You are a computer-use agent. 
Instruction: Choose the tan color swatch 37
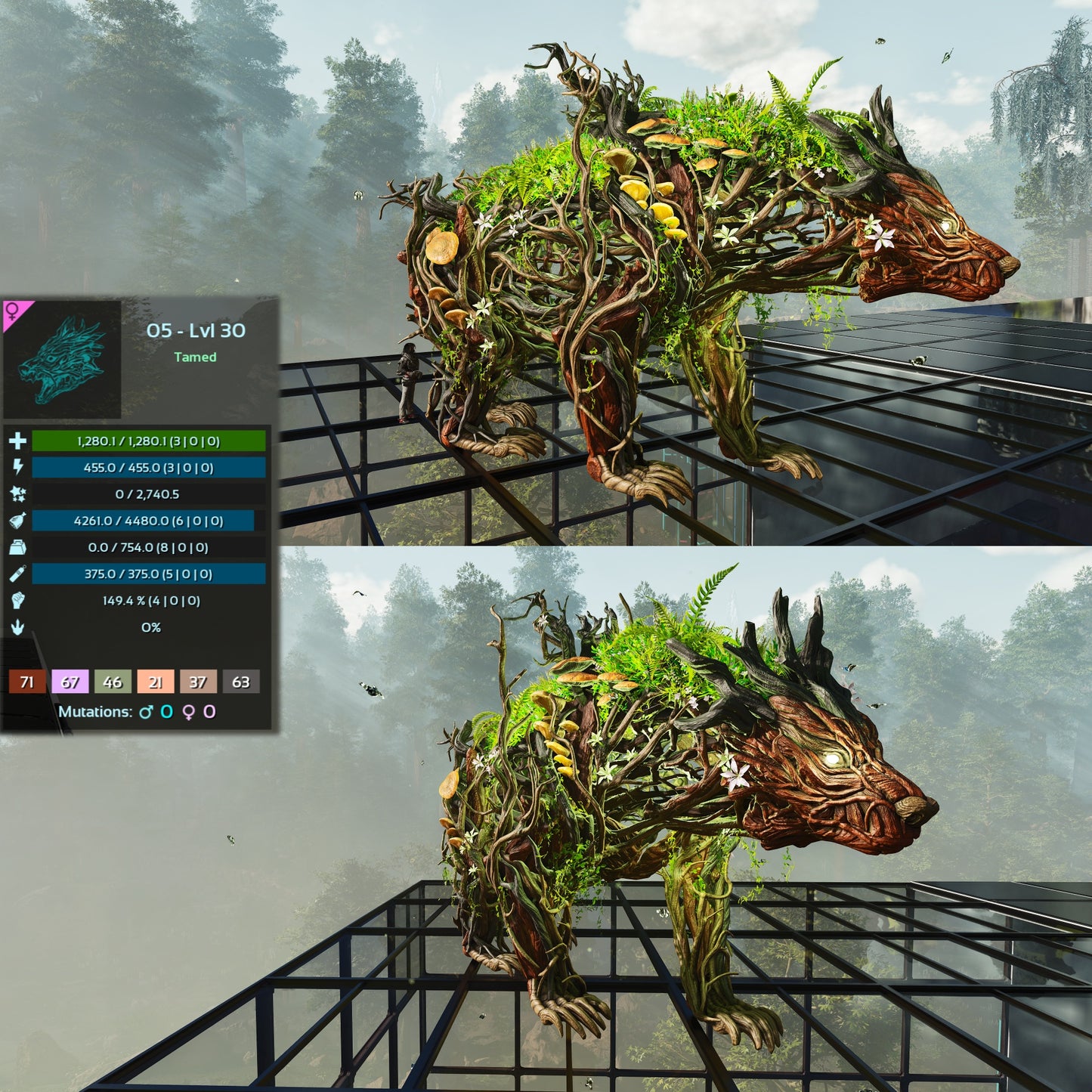[x=198, y=682]
